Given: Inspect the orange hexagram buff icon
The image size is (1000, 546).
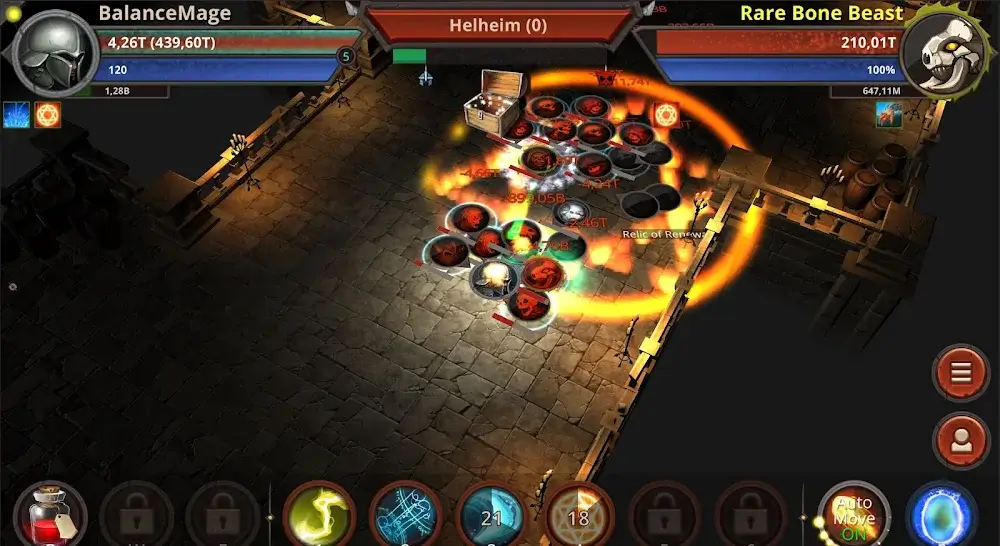Looking at the screenshot, I should (47, 114).
